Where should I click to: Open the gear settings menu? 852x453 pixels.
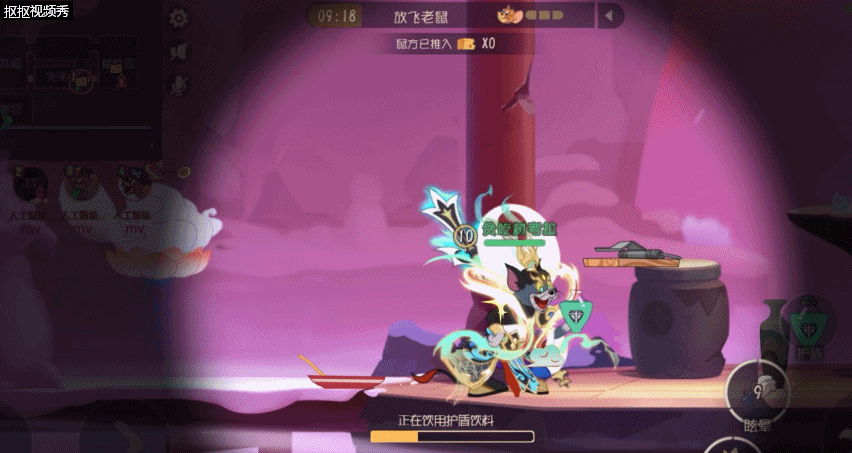coord(179,18)
